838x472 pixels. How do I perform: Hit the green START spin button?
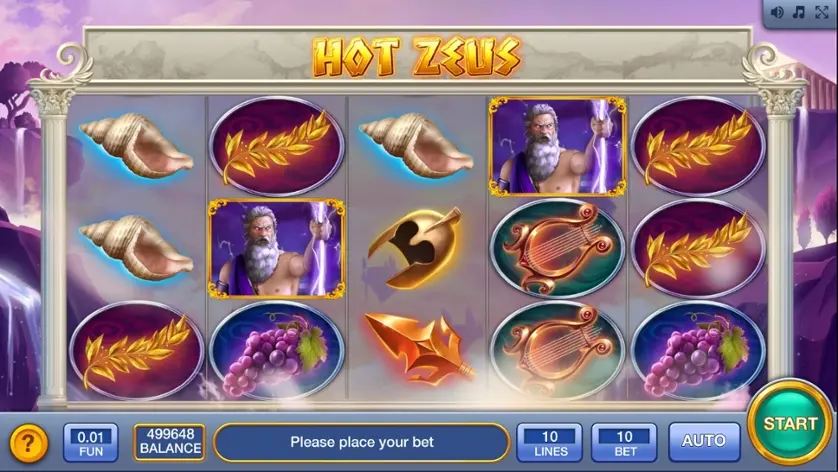pos(790,423)
